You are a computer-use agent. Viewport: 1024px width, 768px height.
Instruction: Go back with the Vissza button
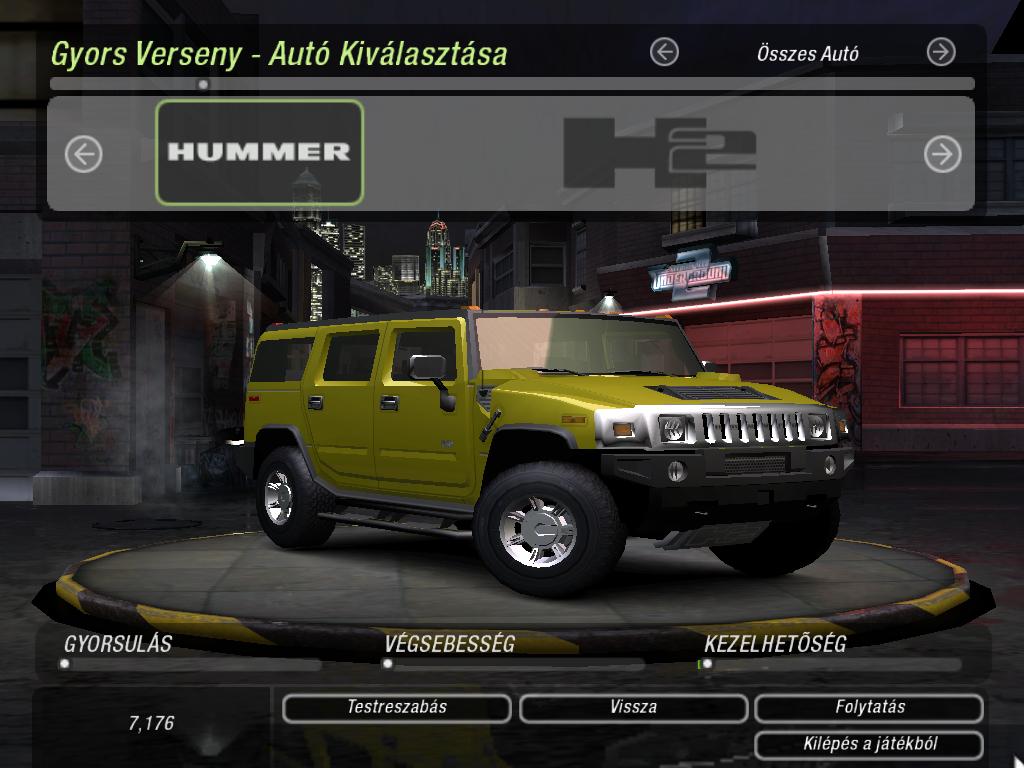[x=633, y=708]
